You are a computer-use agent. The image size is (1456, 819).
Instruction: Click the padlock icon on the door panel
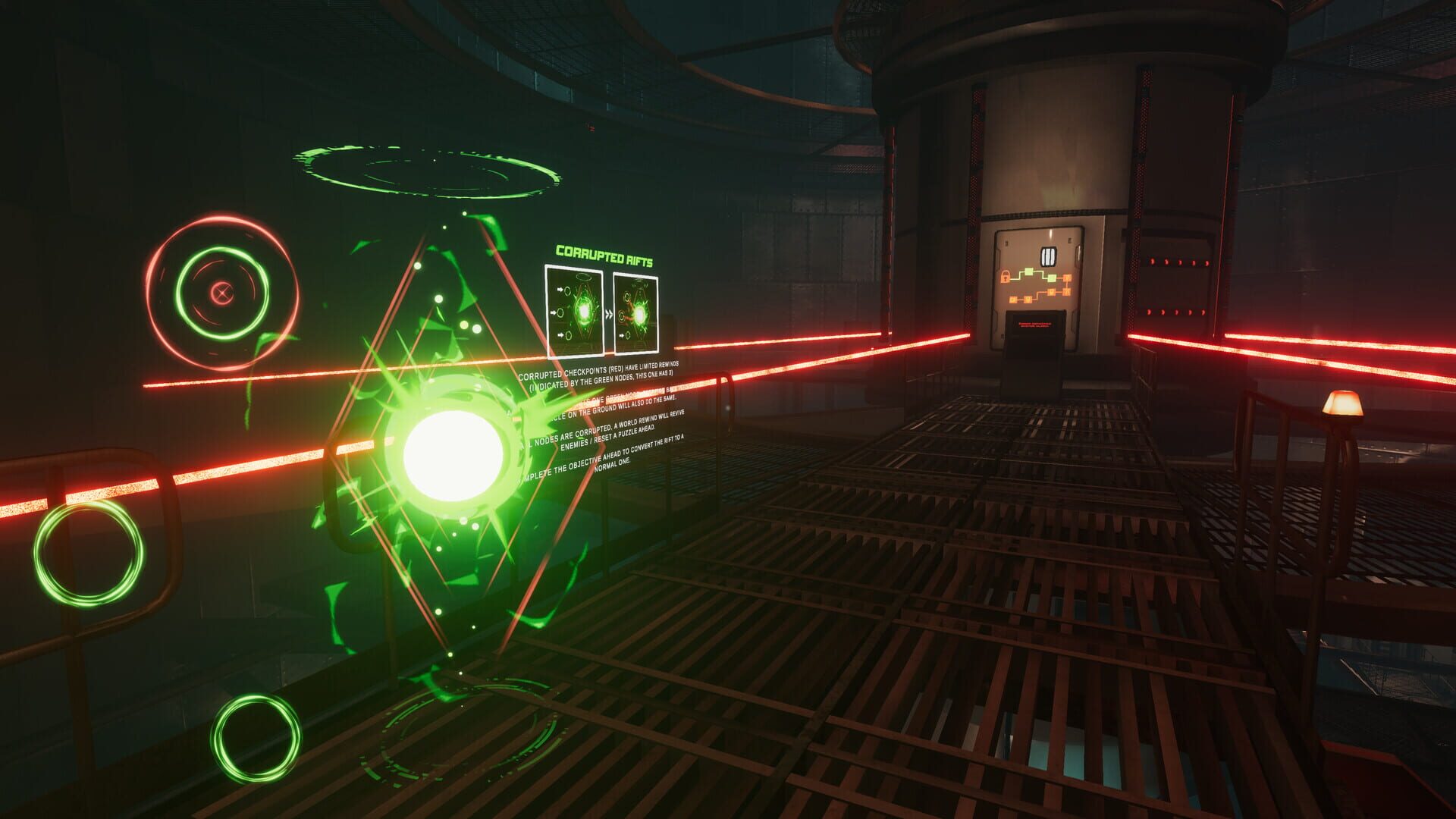tap(1006, 278)
